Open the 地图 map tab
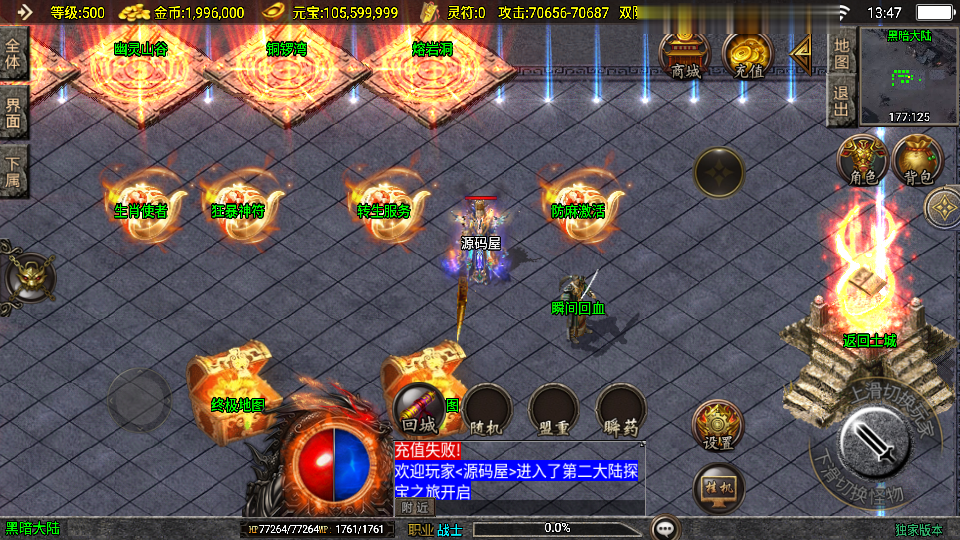The image size is (960, 540). pyautogui.click(x=842, y=53)
